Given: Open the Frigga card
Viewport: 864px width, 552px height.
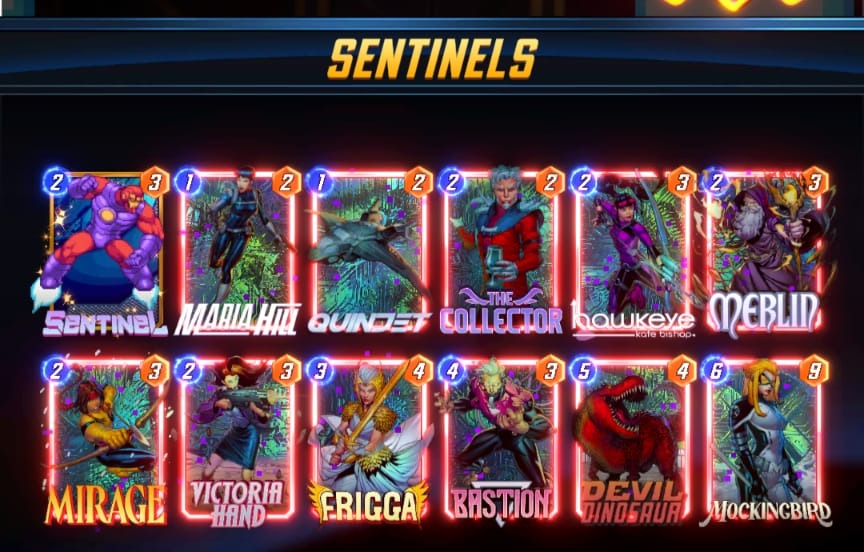Looking at the screenshot, I should (369, 438).
